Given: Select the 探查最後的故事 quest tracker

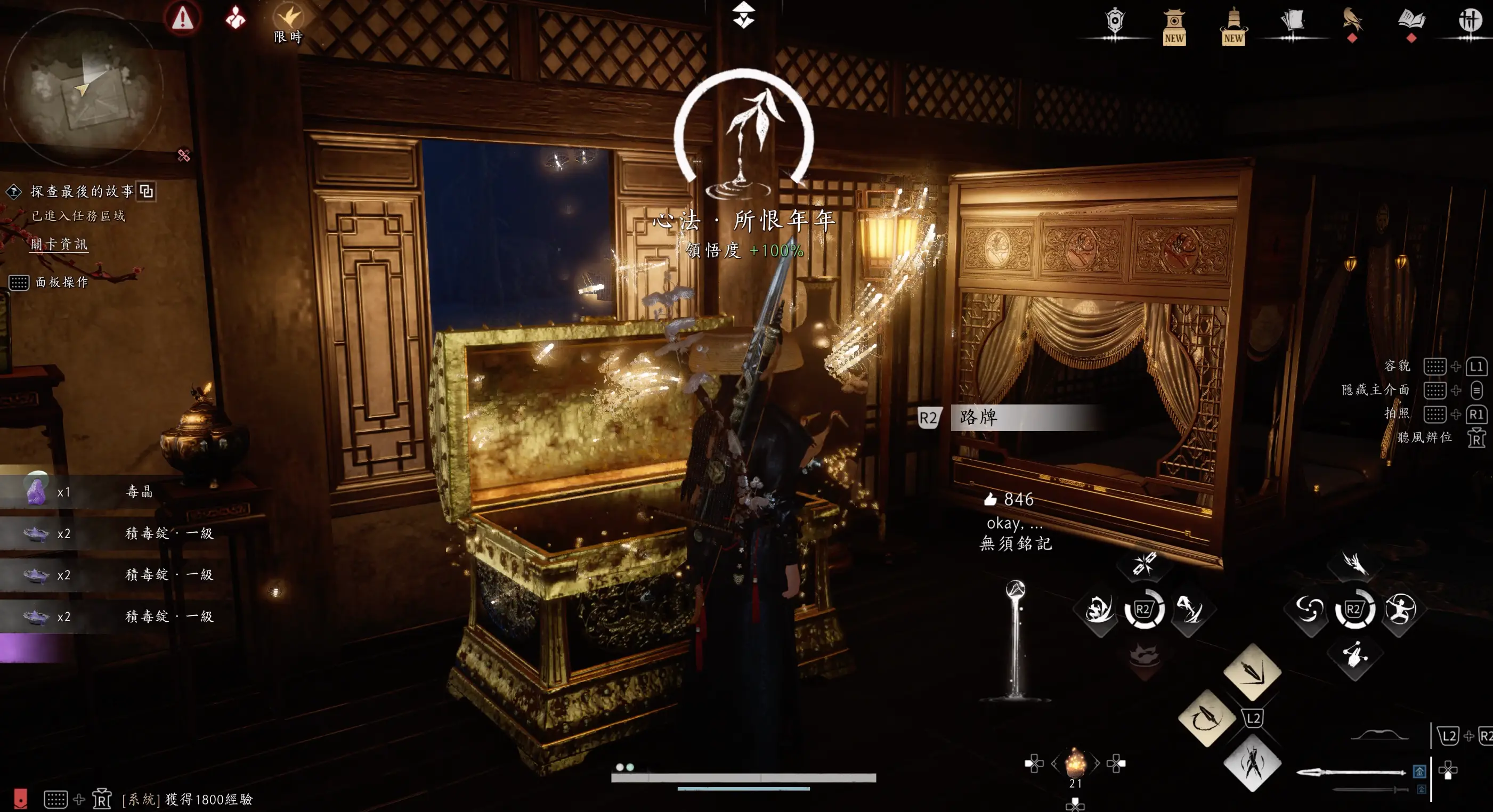Looking at the screenshot, I should (x=82, y=191).
